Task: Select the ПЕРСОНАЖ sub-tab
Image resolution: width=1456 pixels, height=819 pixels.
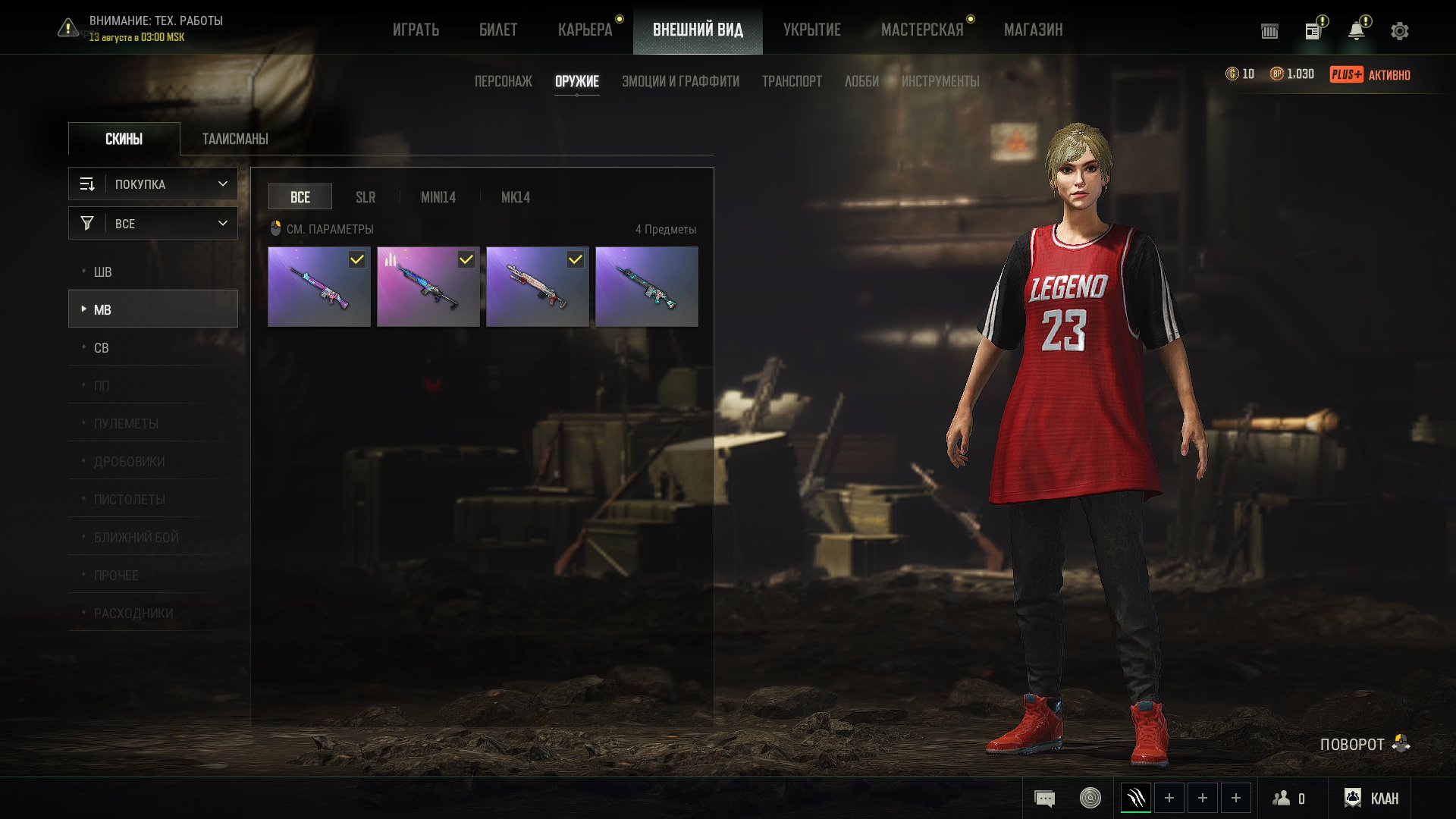Action: coord(503,81)
